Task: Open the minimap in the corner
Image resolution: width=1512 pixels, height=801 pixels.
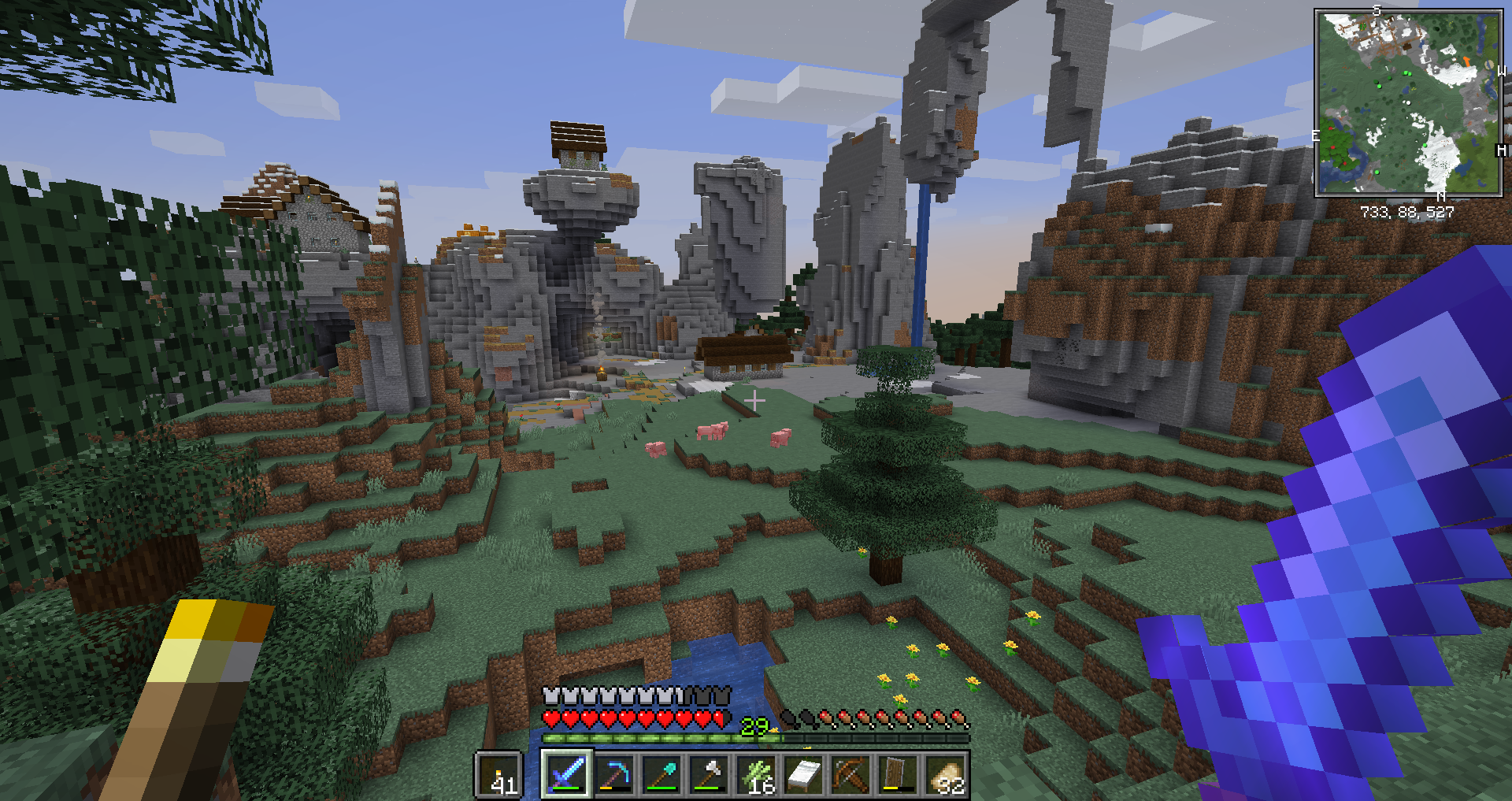Action: click(x=1408, y=102)
